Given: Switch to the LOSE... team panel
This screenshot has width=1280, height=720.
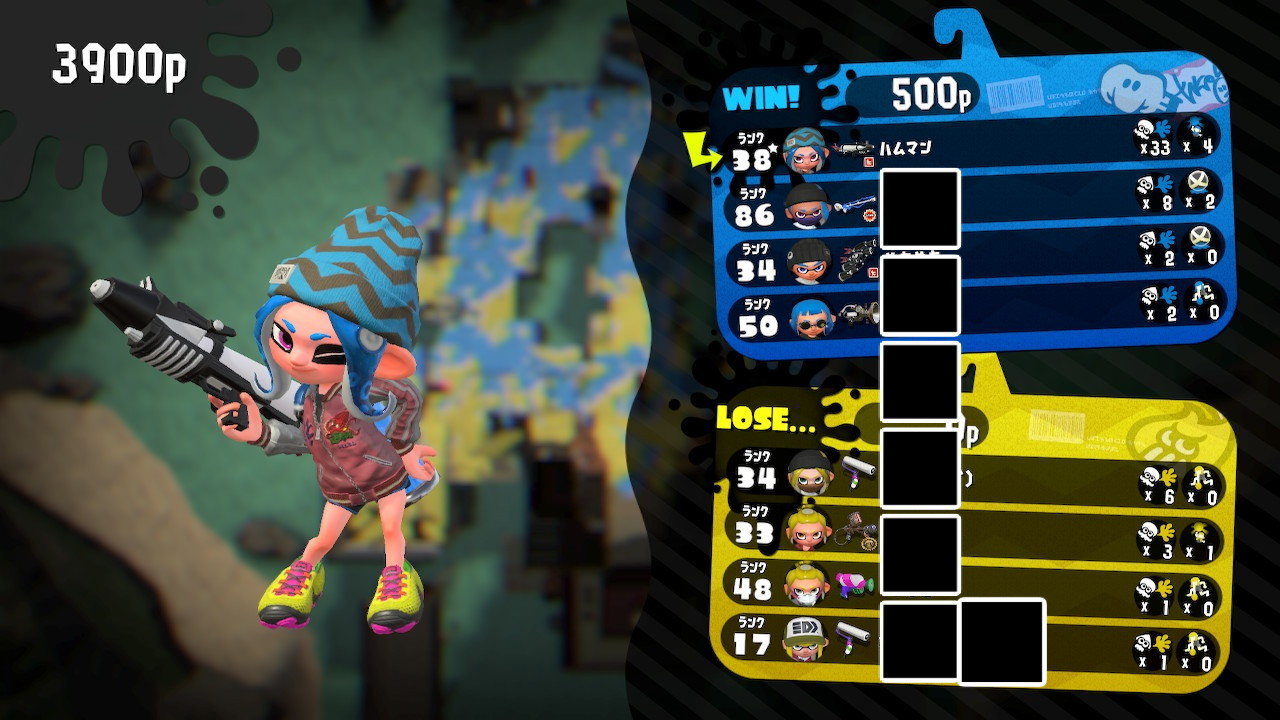Looking at the screenshot, I should click(x=757, y=420).
